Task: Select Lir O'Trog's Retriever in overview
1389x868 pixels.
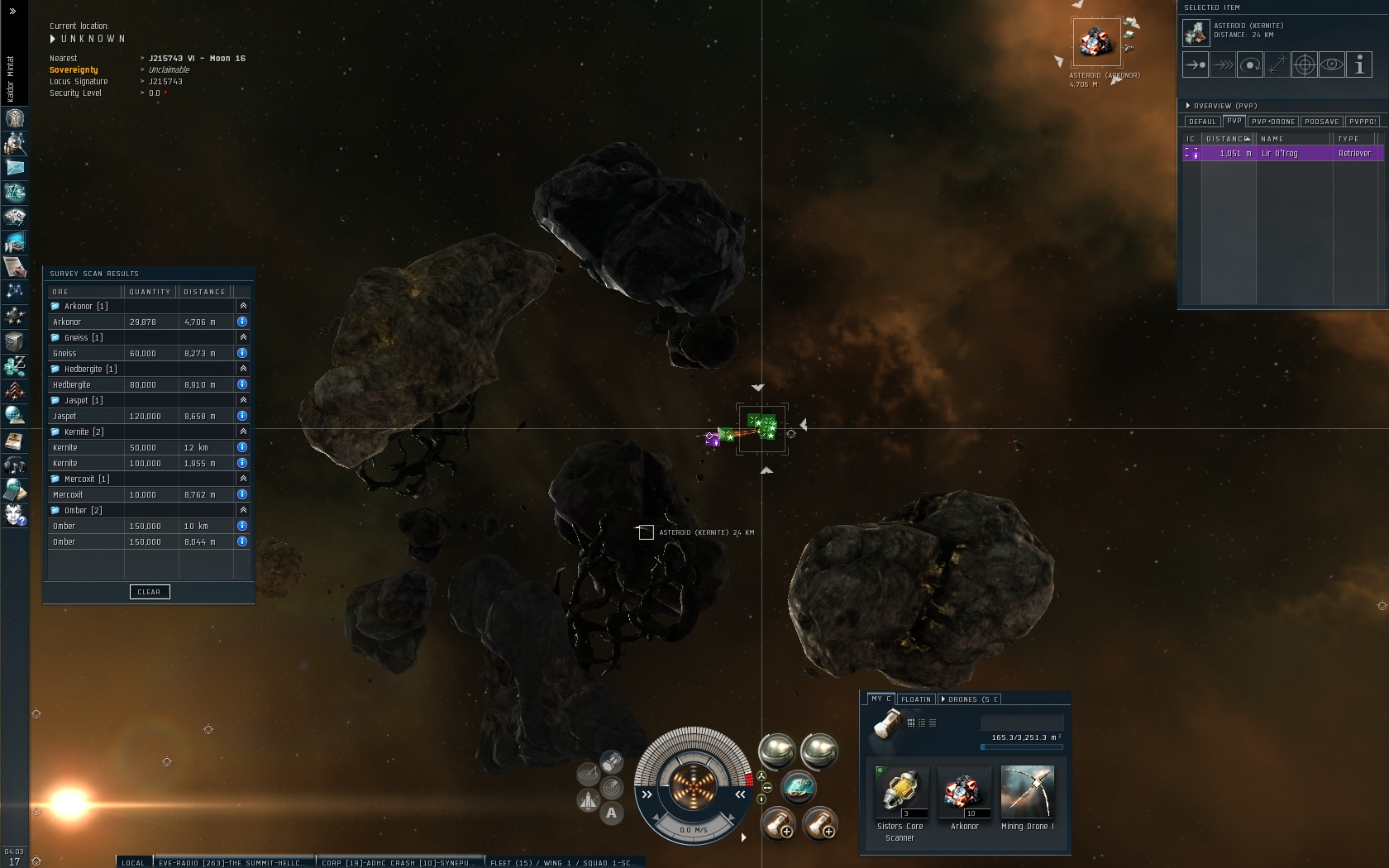Action: pos(1282,154)
